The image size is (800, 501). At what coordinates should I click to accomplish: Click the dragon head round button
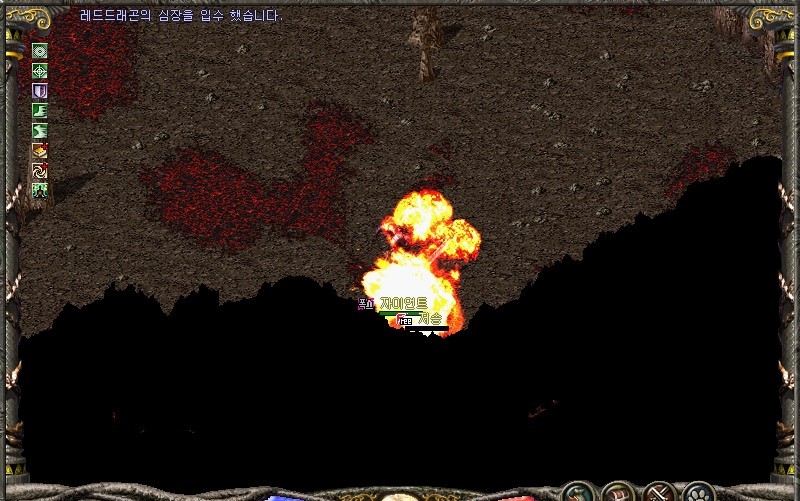coord(576,492)
